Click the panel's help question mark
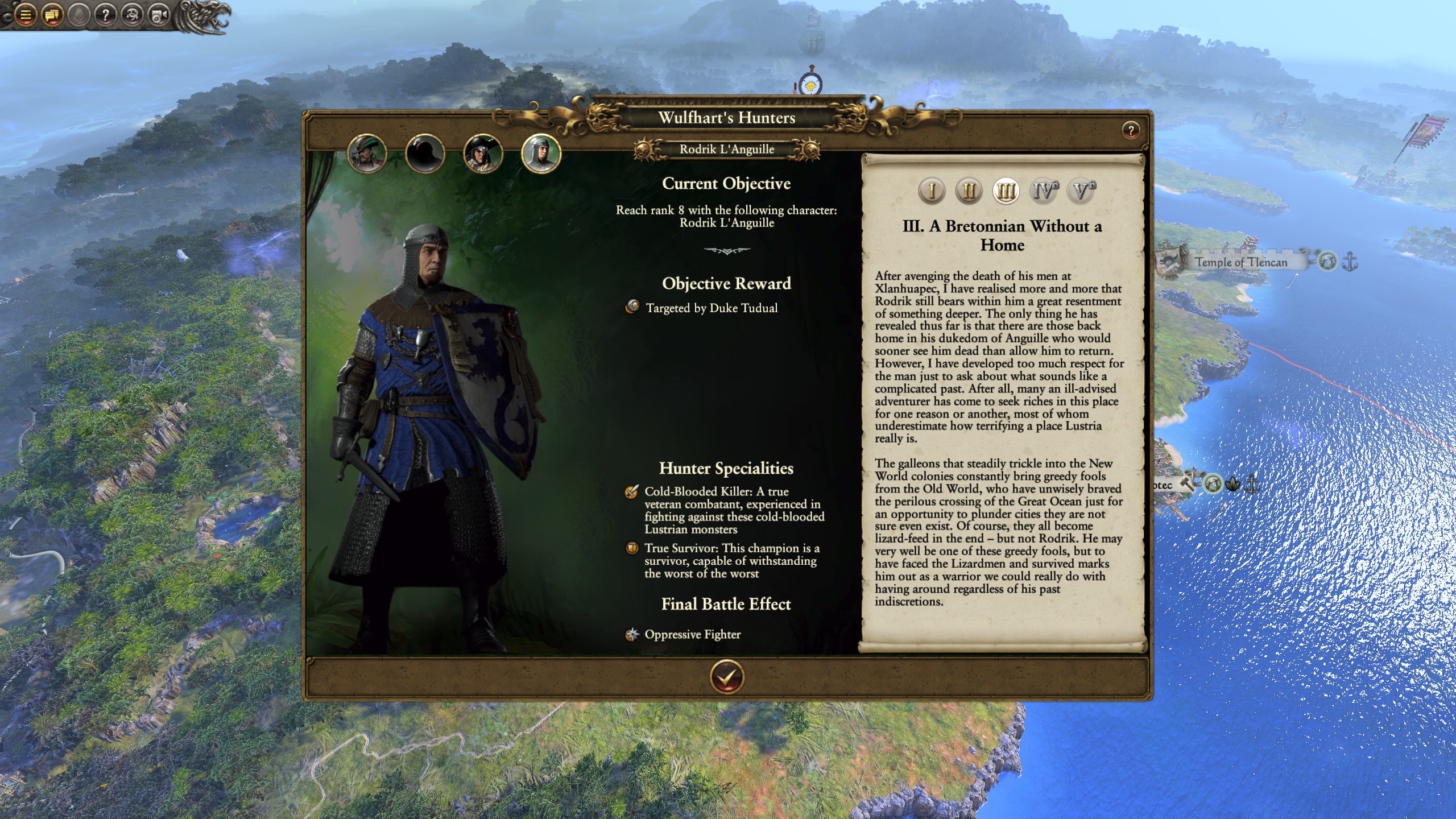The height and width of the screenshot is (819, 1456). coord(1131,131)
